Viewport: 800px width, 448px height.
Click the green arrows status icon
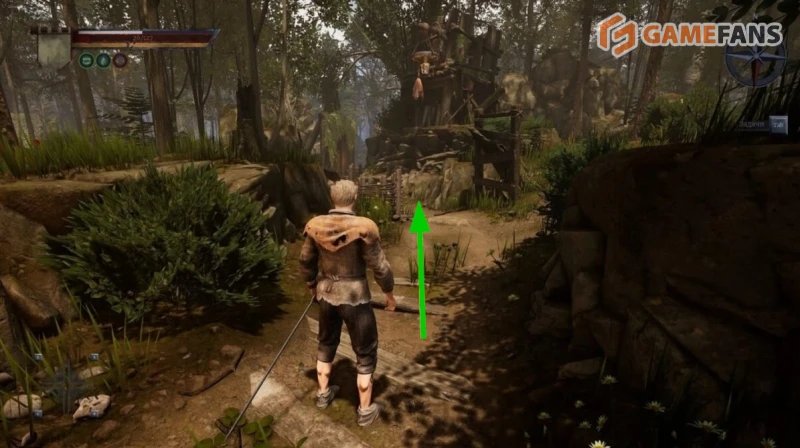tap(87, 60)
